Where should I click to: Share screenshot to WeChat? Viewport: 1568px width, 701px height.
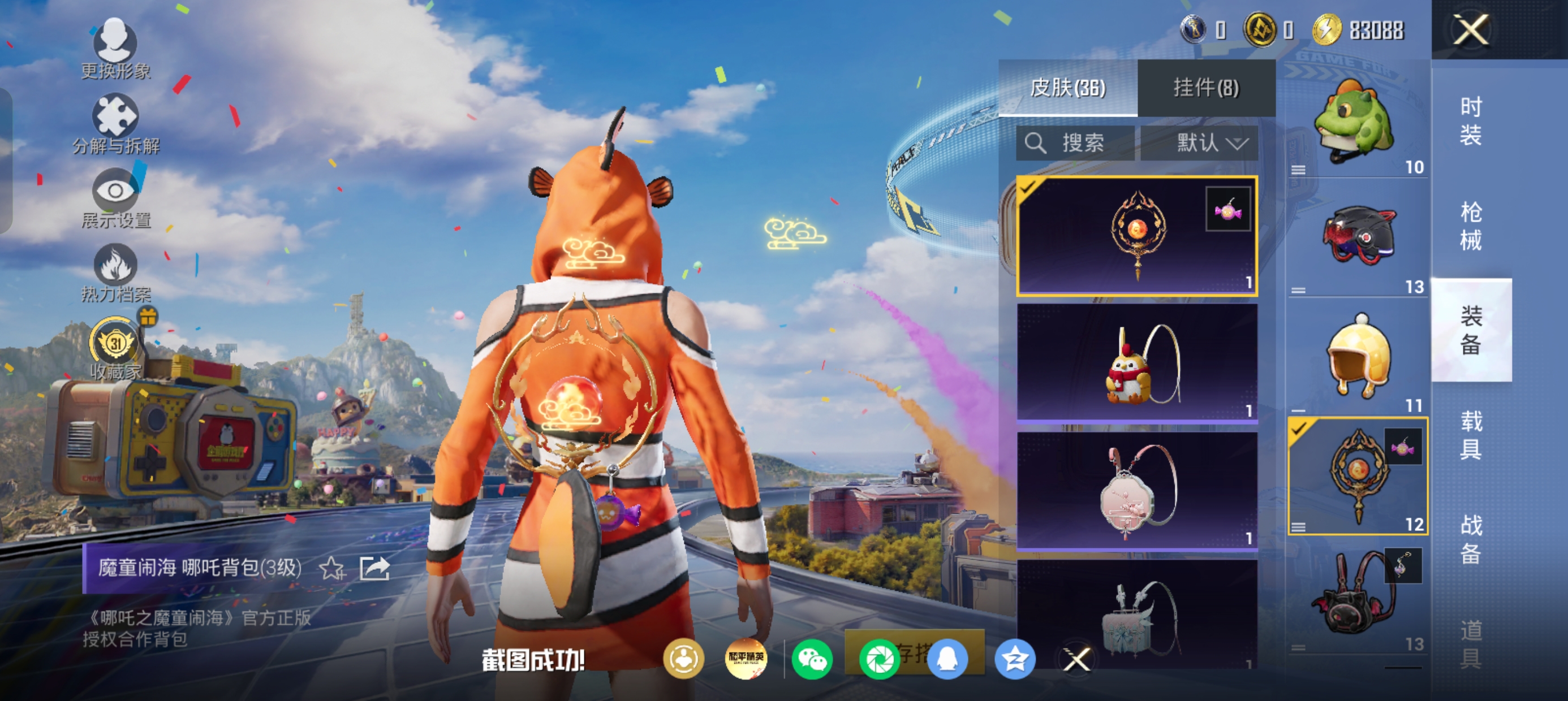[x=813, y=659]
